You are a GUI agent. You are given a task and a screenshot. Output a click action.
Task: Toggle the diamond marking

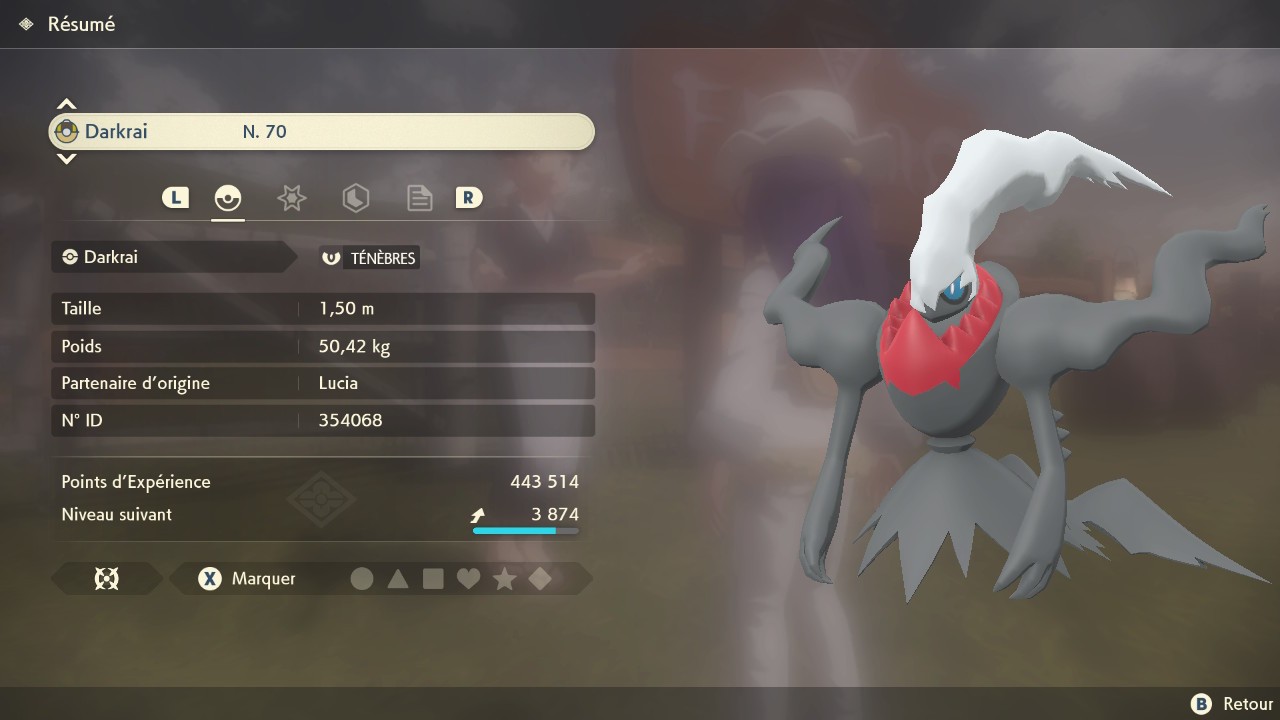[x=540, y=578]
